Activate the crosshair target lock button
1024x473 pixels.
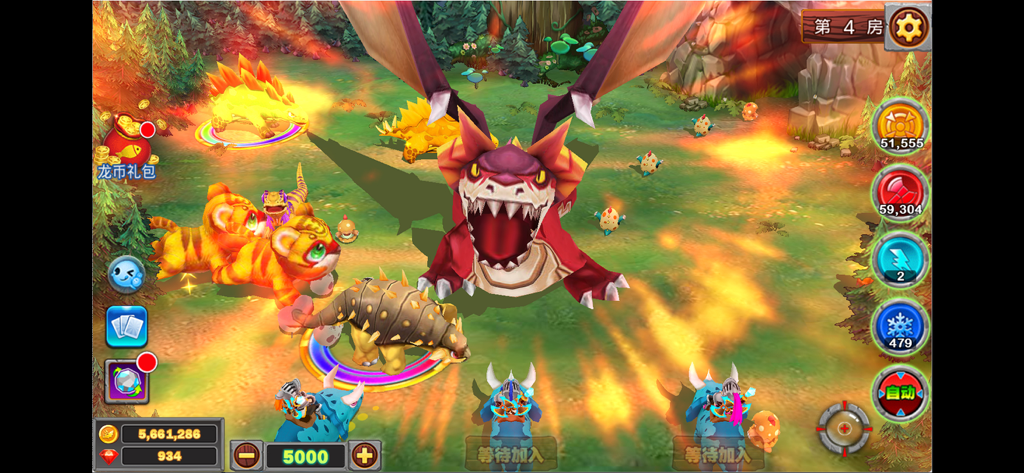pyautogui.click(x=844, y=428)
